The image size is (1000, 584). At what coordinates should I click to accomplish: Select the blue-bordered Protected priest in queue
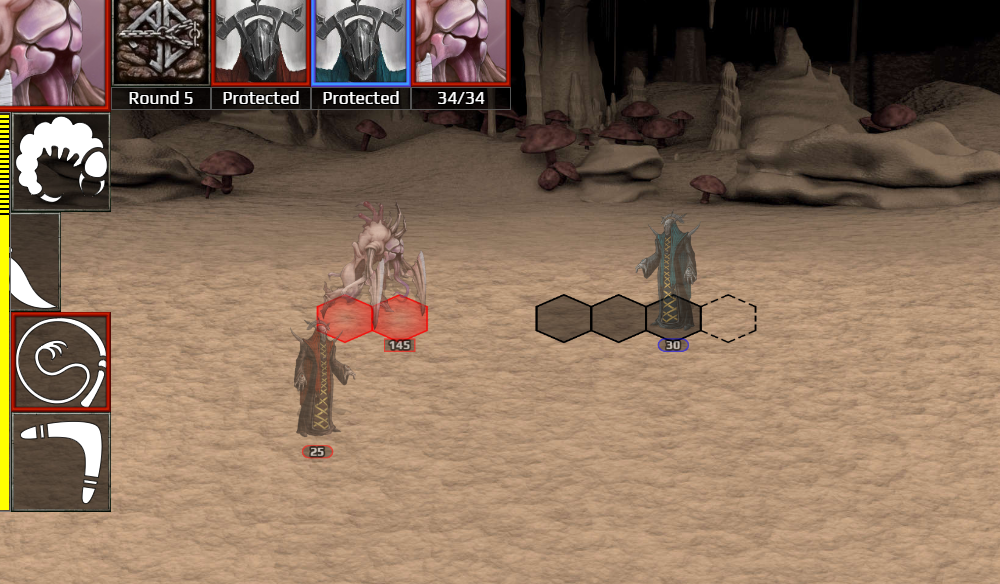tap(361, 42)
